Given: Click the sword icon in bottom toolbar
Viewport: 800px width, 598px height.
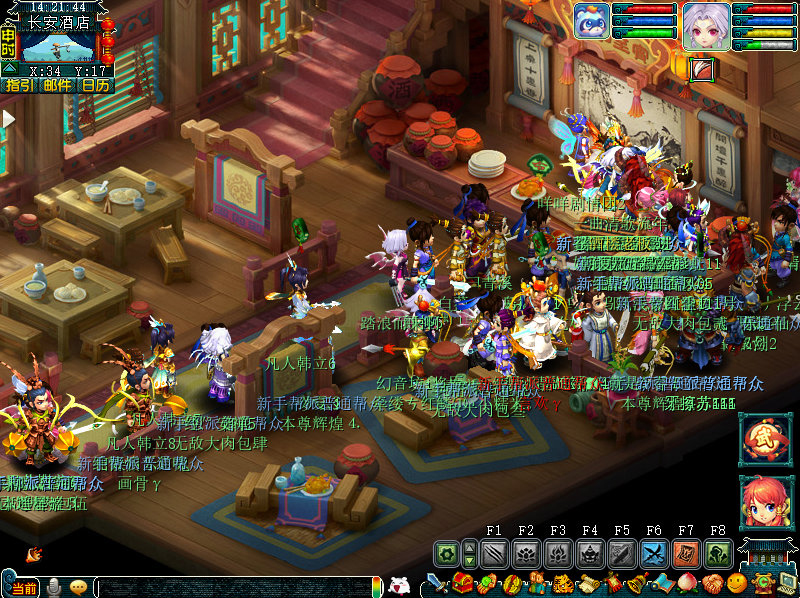Looking at the screenshot, I should 436,584.
